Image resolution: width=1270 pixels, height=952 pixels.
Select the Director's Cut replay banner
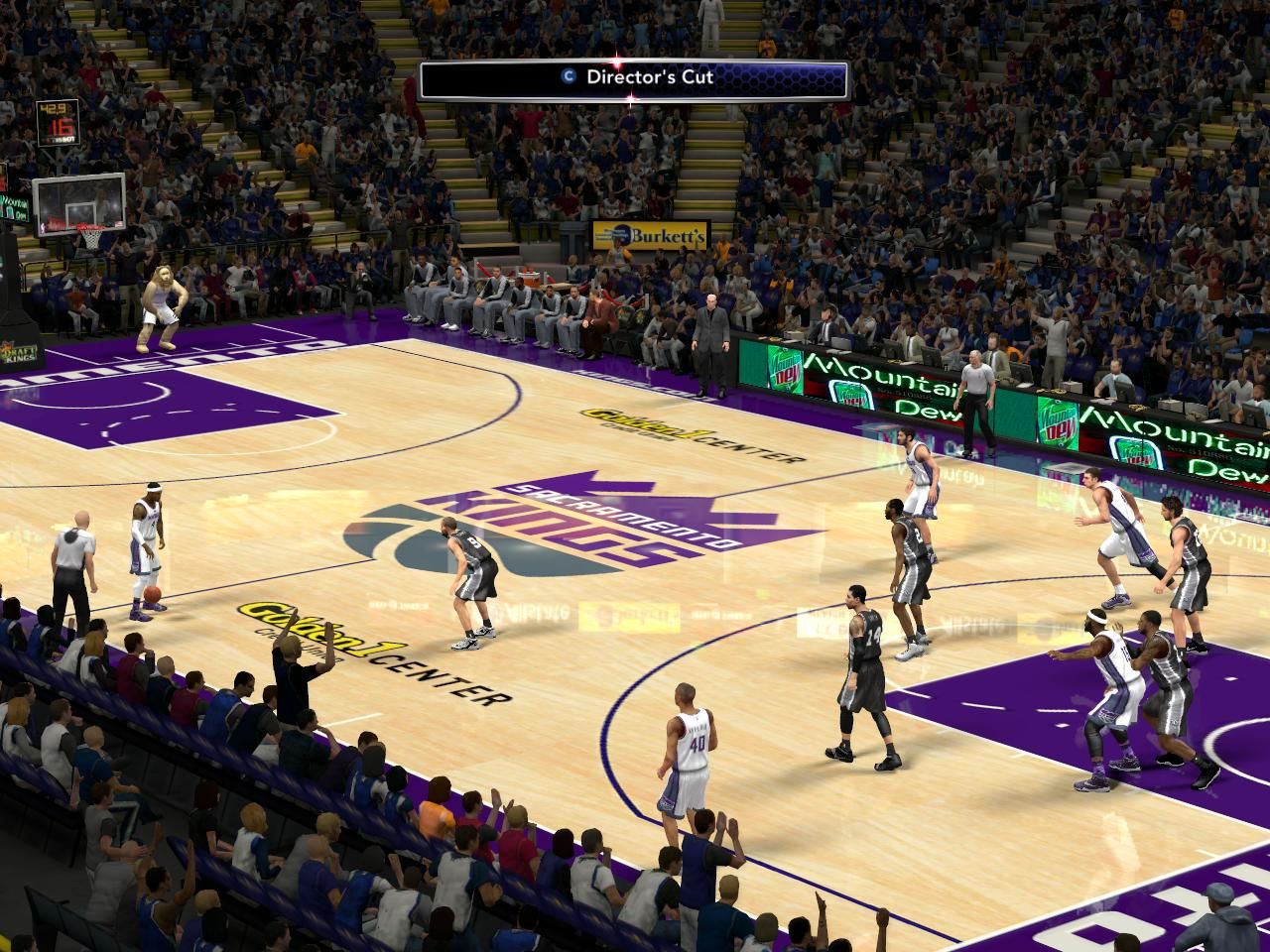click(x=634, y=79)
